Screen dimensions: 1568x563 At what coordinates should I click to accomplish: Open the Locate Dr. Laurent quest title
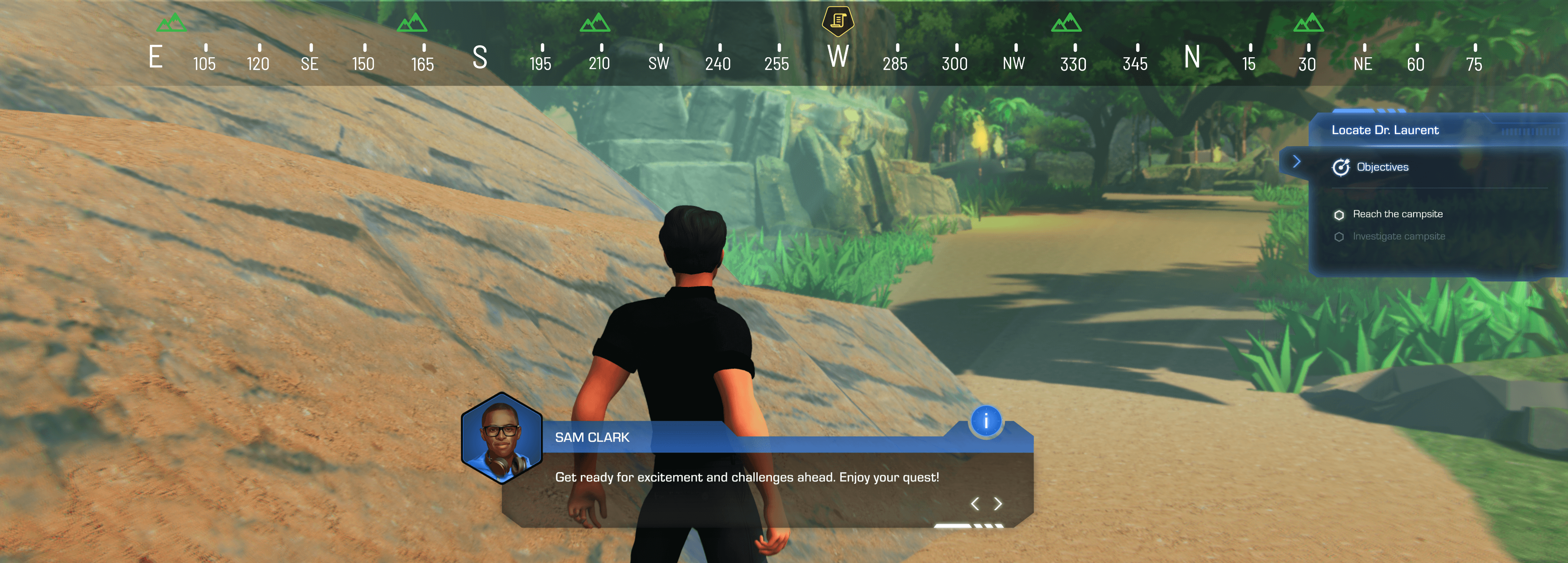1385,130
